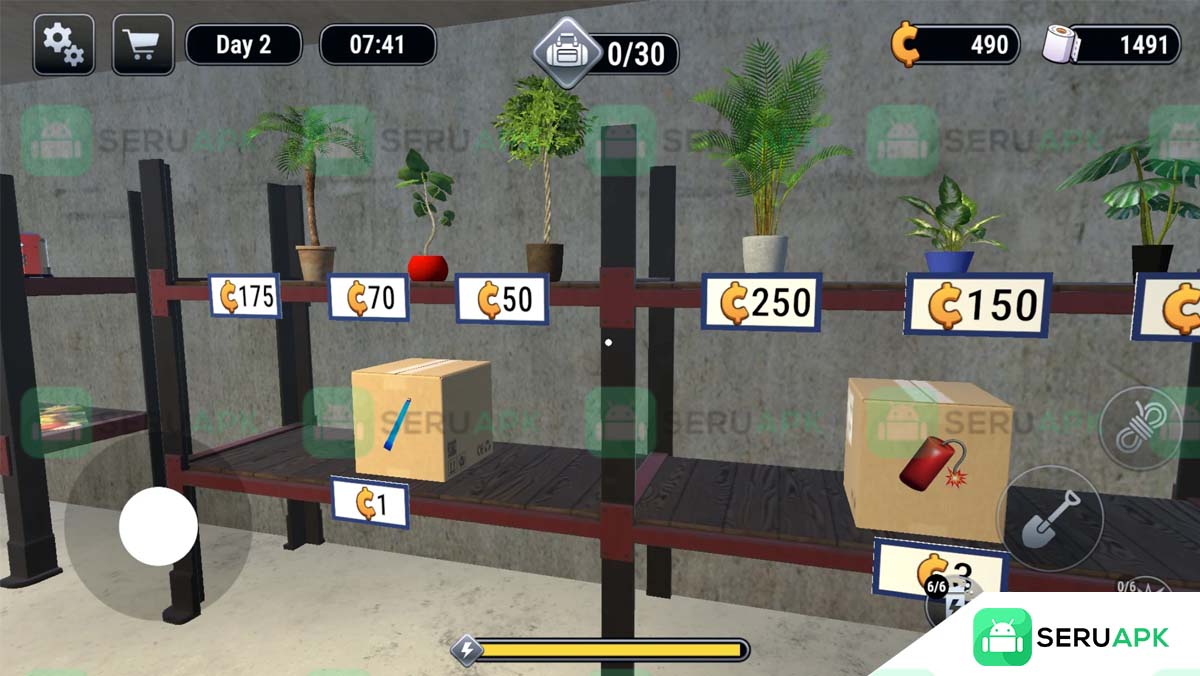
Task: Open the shopping cart store
Action: [143, 45]
